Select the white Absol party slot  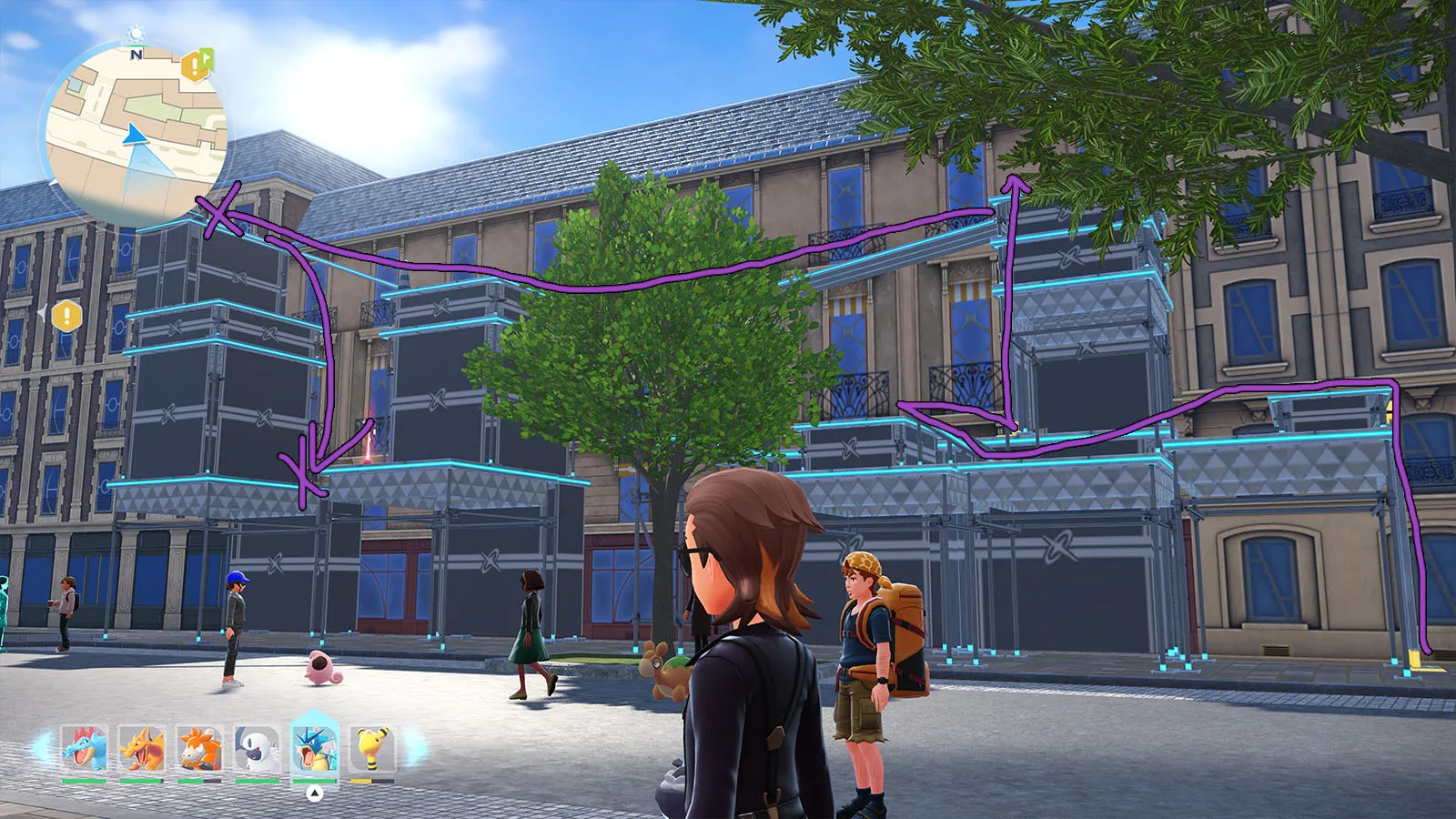coord(257,749)
